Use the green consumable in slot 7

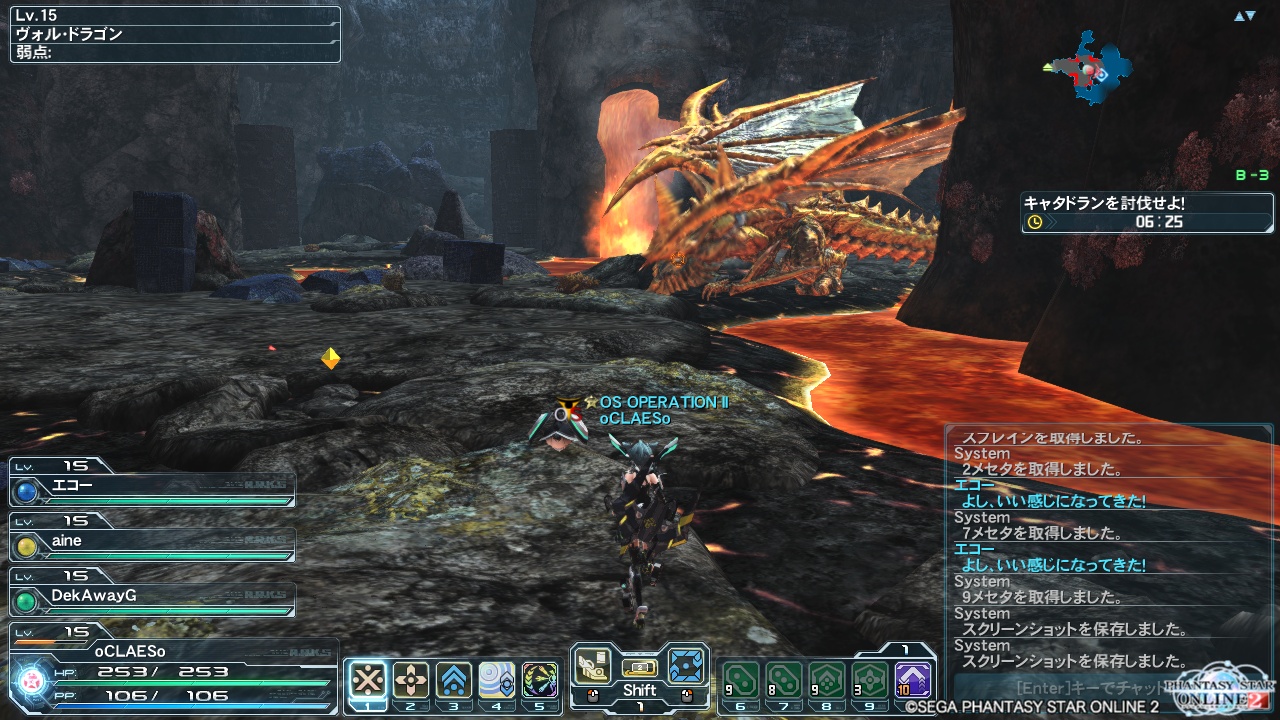pyautogui.click(x=784, y=680)
